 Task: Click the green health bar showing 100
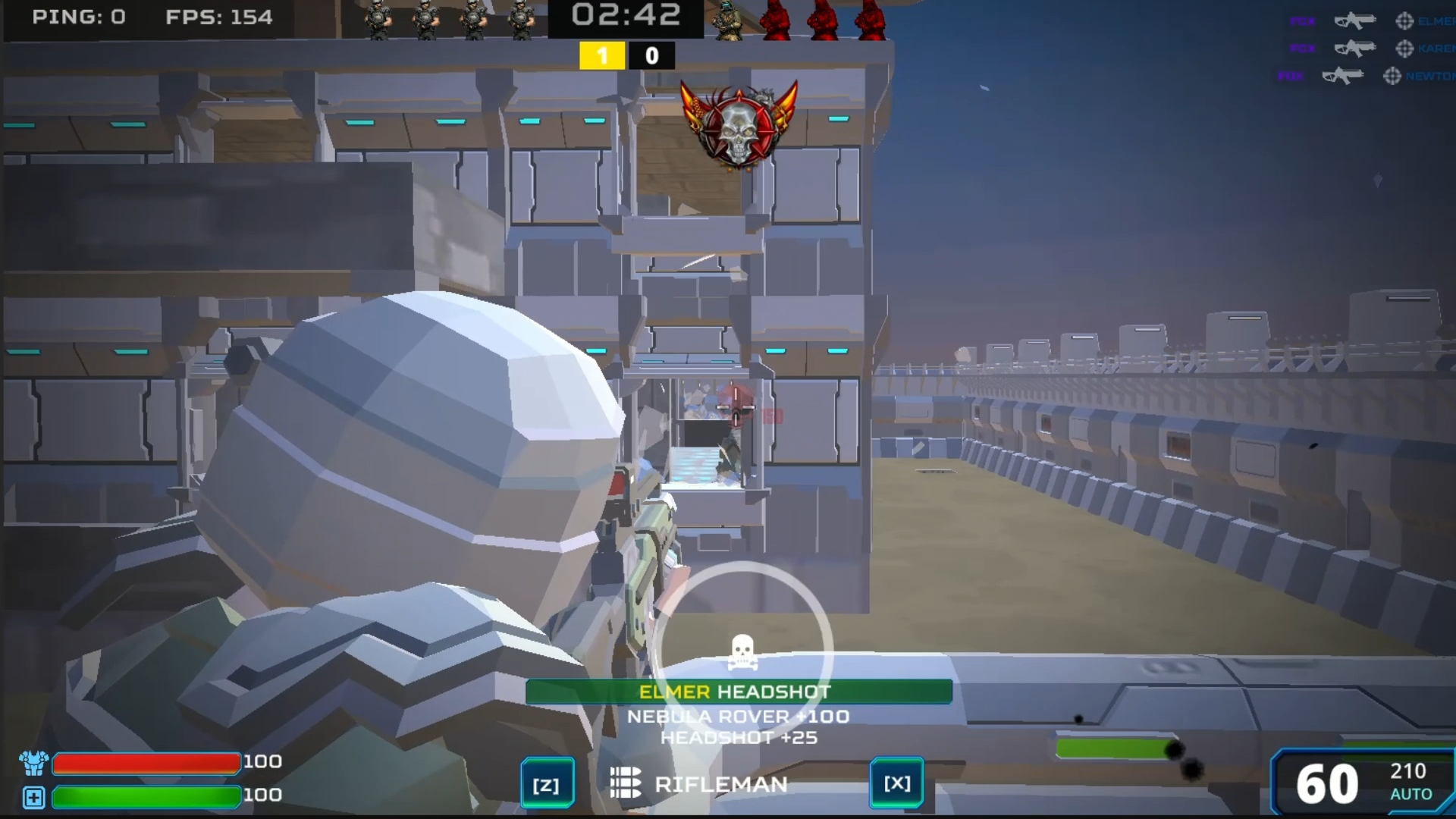click(146, 796)
